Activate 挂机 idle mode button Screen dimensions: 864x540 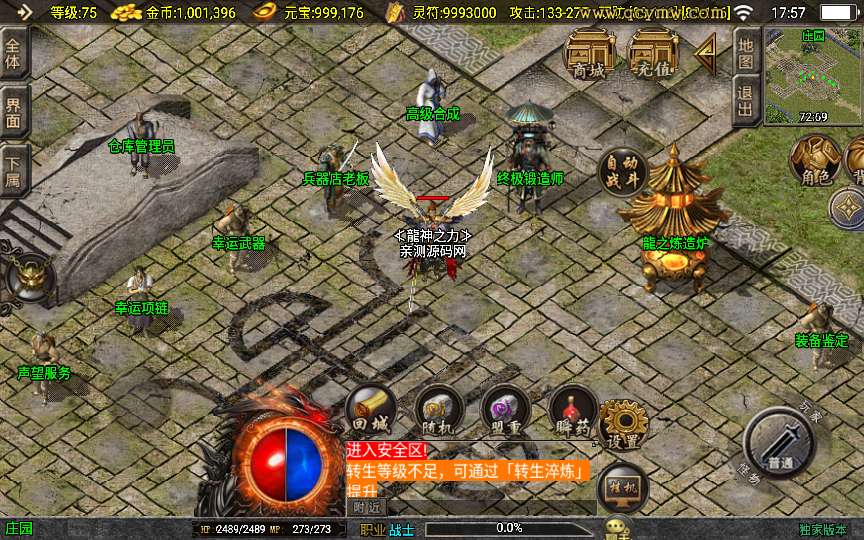[622, 487]
